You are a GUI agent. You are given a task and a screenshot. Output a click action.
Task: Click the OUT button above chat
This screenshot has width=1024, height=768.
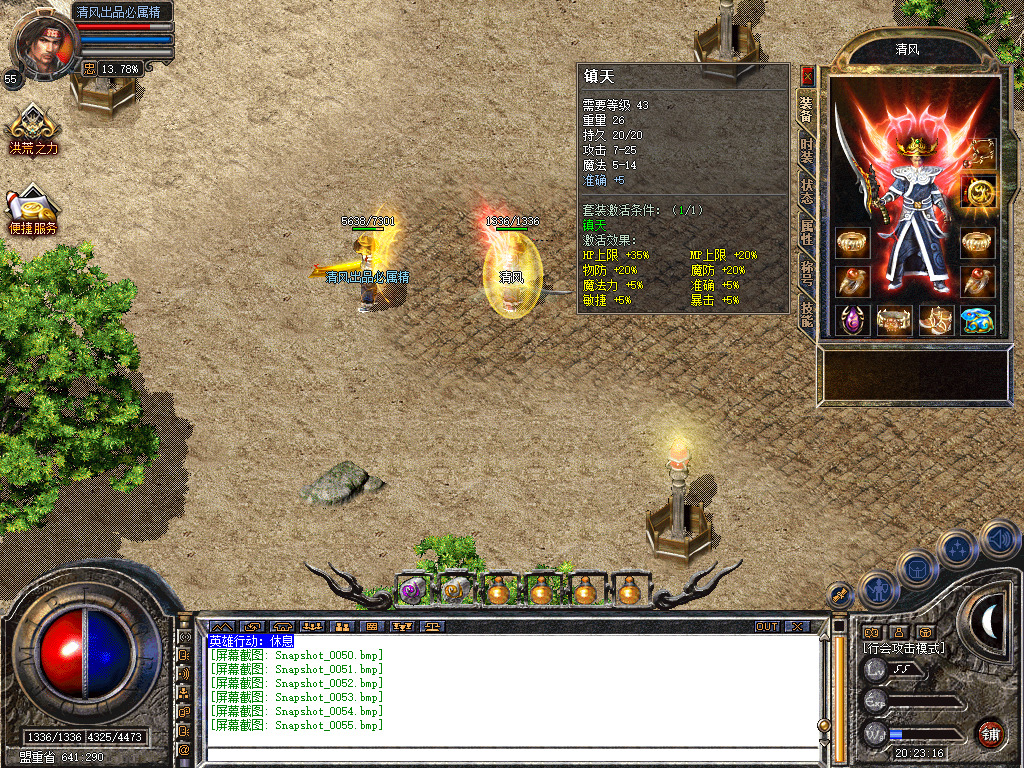click(x=767, y=627)
